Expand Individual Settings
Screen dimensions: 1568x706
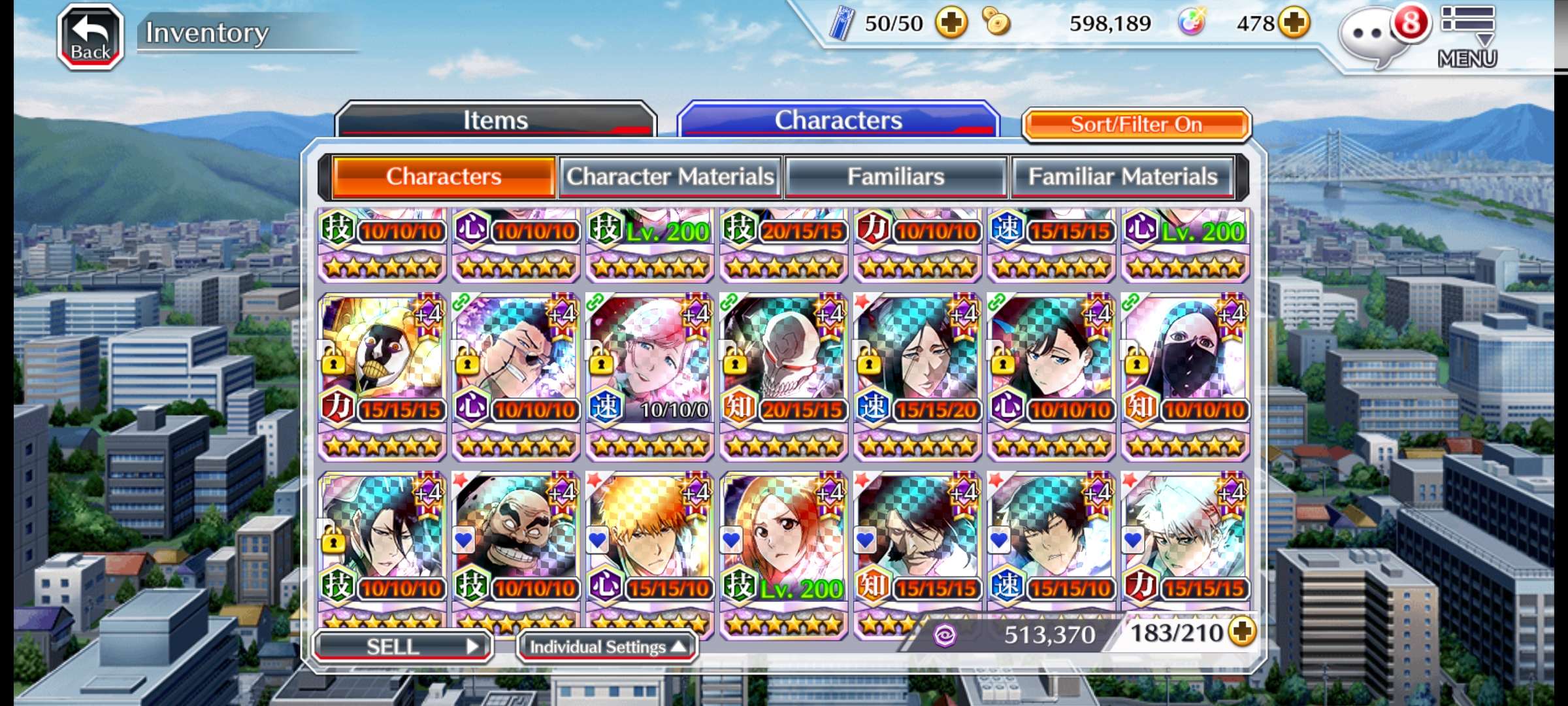pyautogui.click(x=607, y=647)
